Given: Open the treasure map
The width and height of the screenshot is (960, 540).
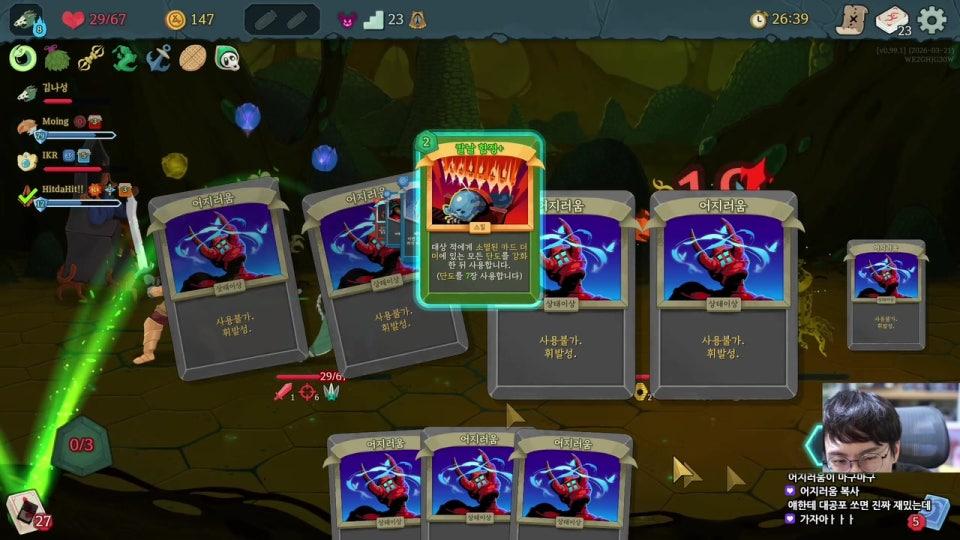Looking at the screenshot, I should tap(851, 19).
